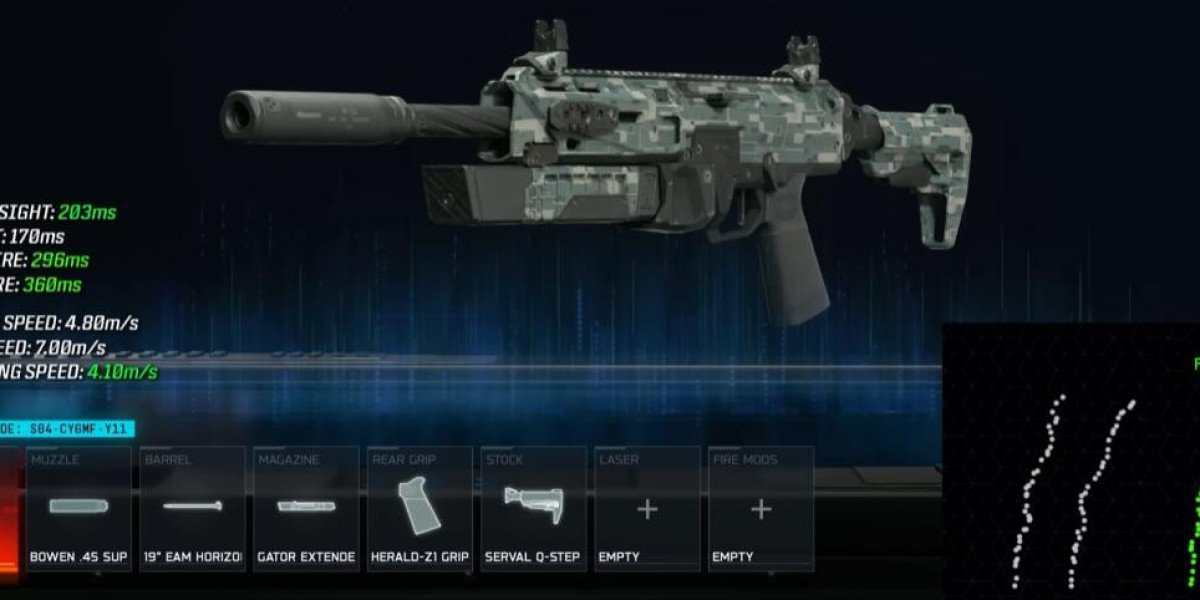The image size is (1200, 600).
Task: Open the 19" EAM Horizon barrel slot
Action: point(192,509)
